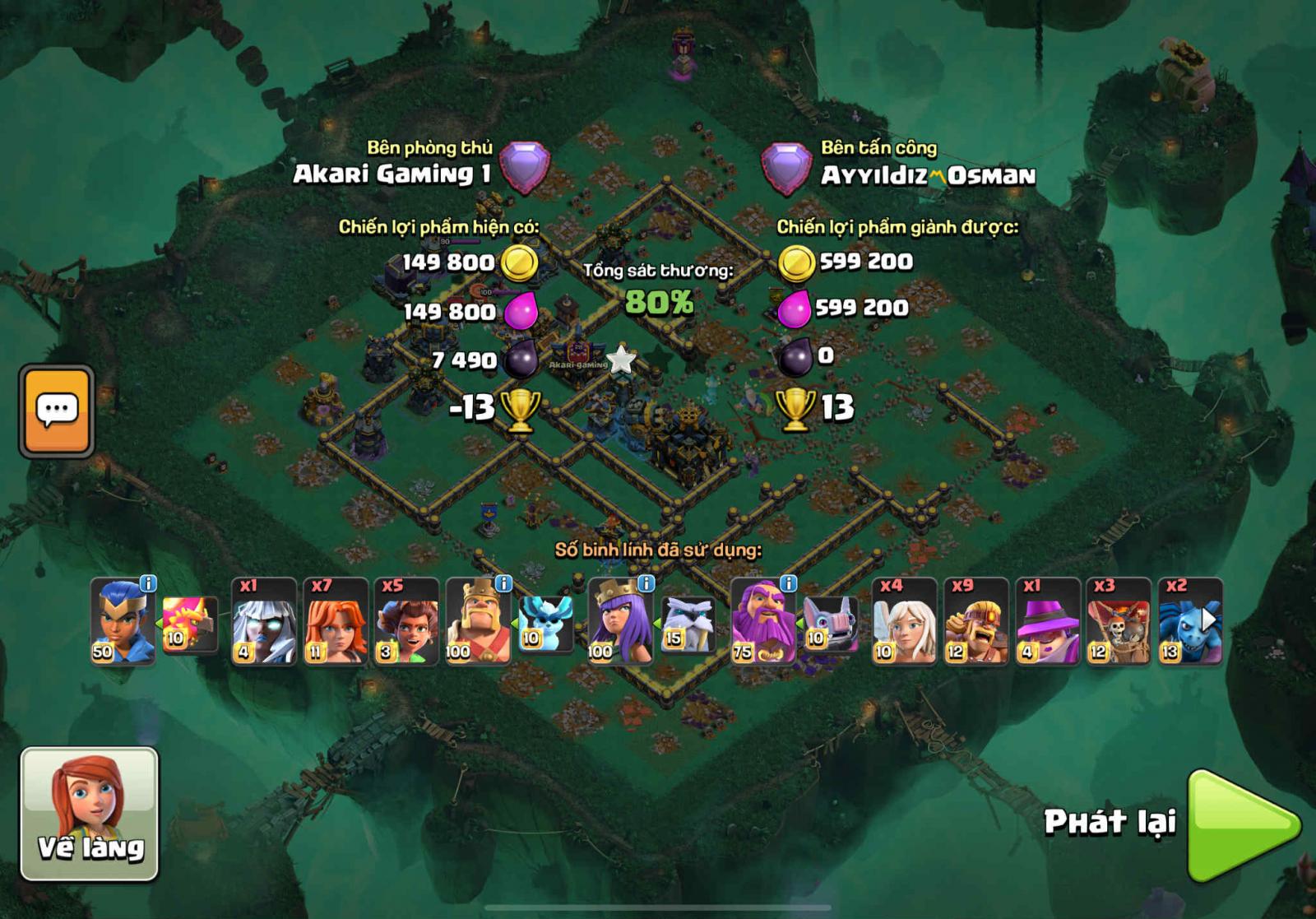Screen dimensions: 1316x919
Task: Tap the attacker's purple league badge
Action: click(x=785, y=168)
